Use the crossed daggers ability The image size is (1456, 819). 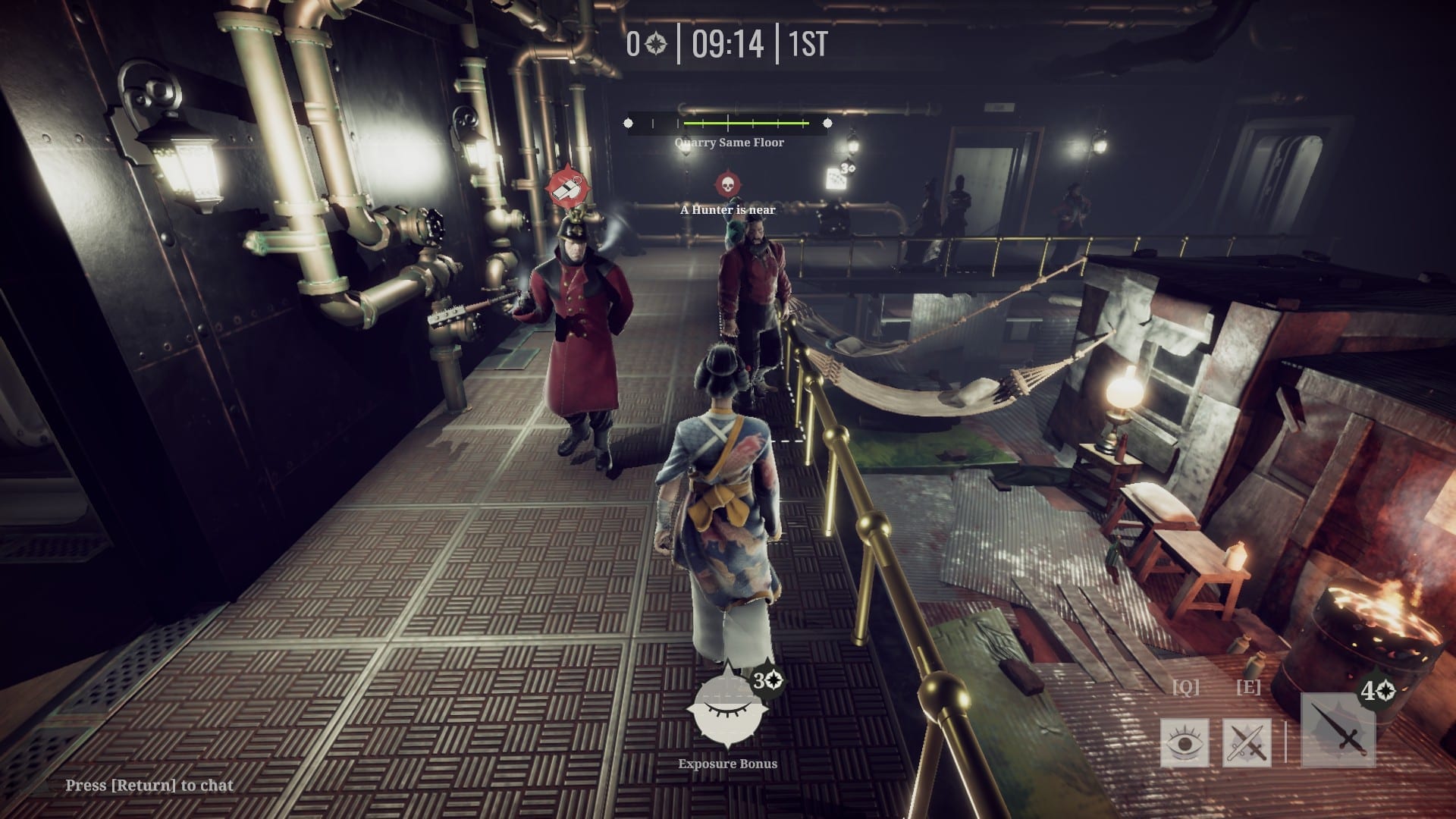click(x=1247, y=742)
